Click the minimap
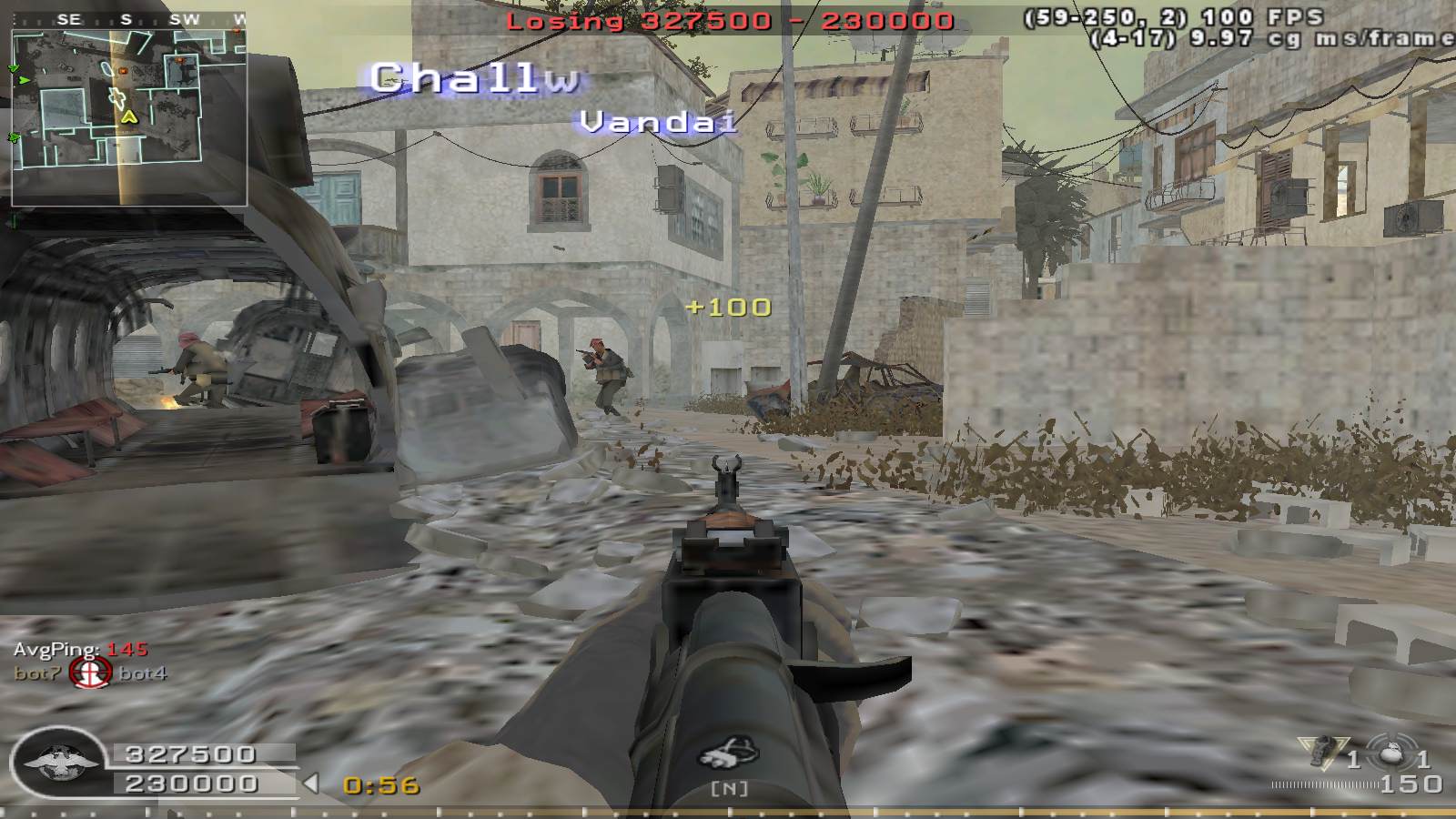Screen dimensions: 1456x819 (x=128, y=116)
